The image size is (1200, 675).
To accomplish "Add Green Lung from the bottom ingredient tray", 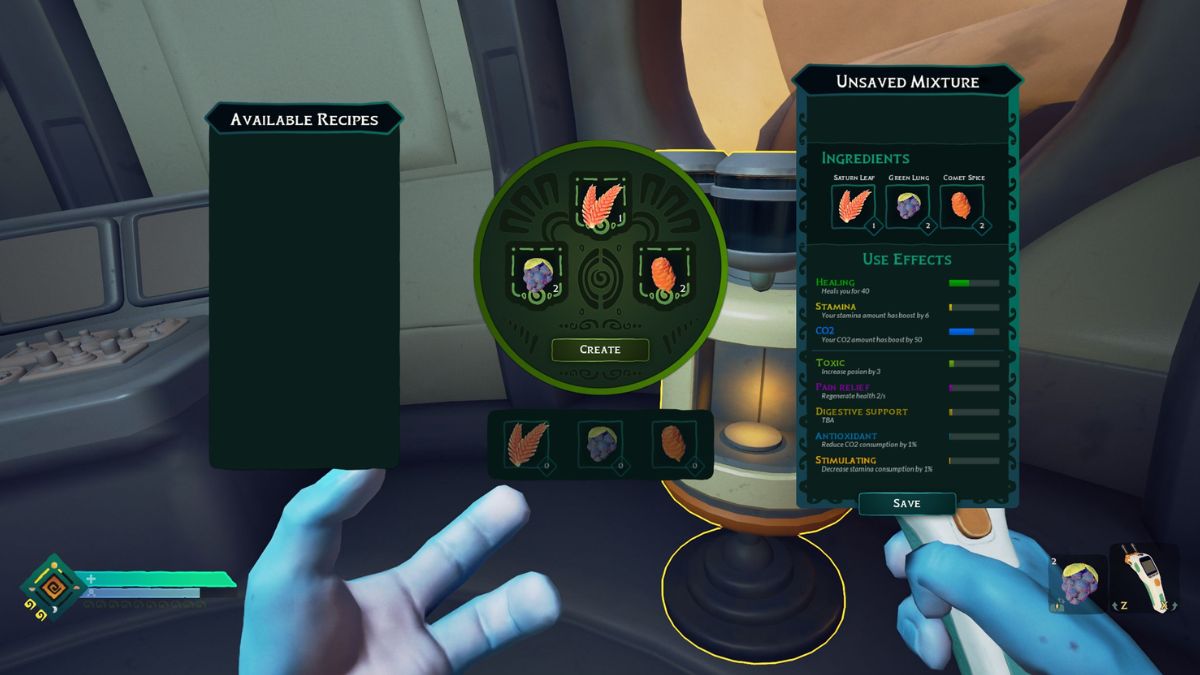I will tap(600, 444).
